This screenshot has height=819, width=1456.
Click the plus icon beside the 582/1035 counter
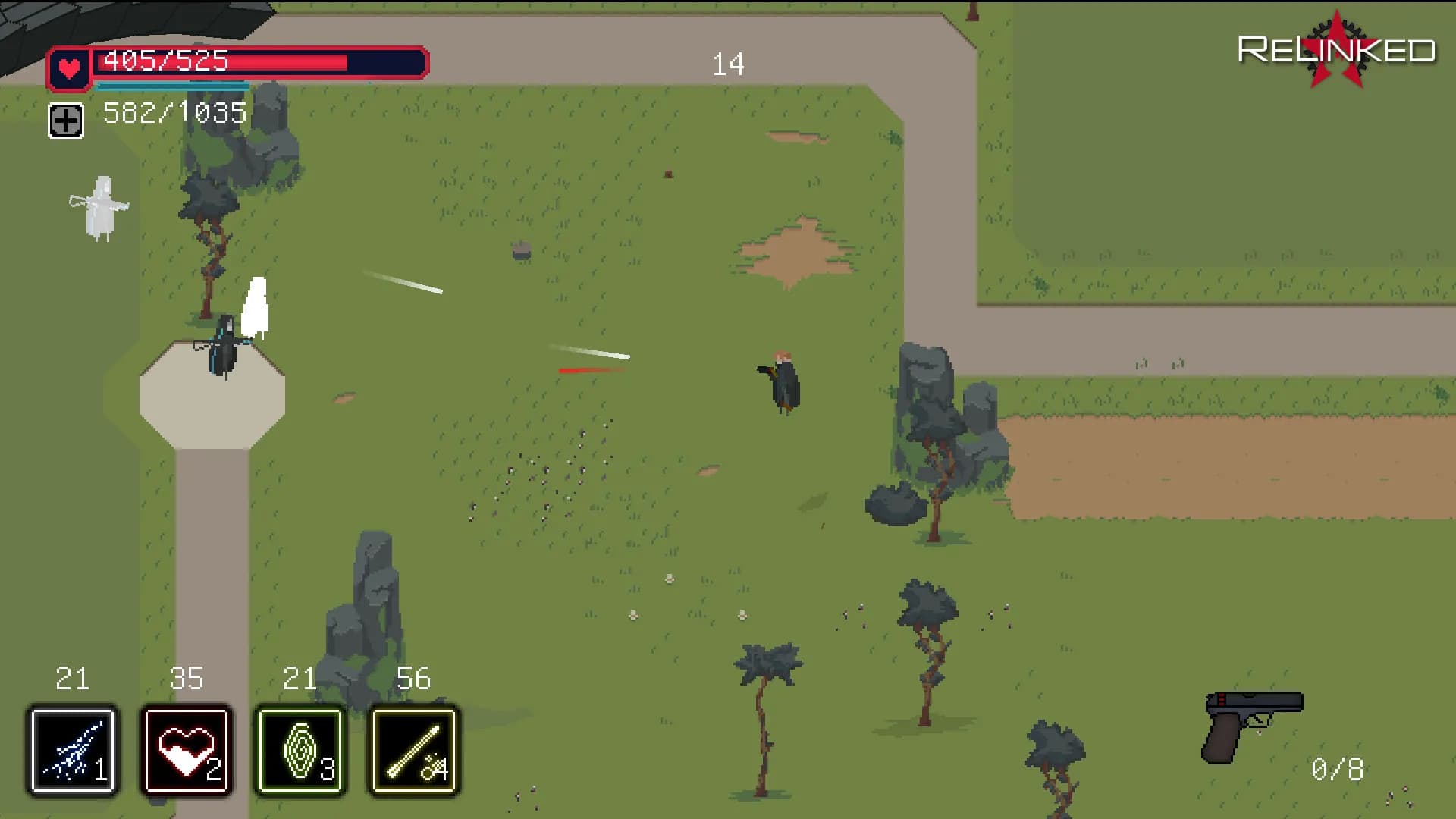66,121
